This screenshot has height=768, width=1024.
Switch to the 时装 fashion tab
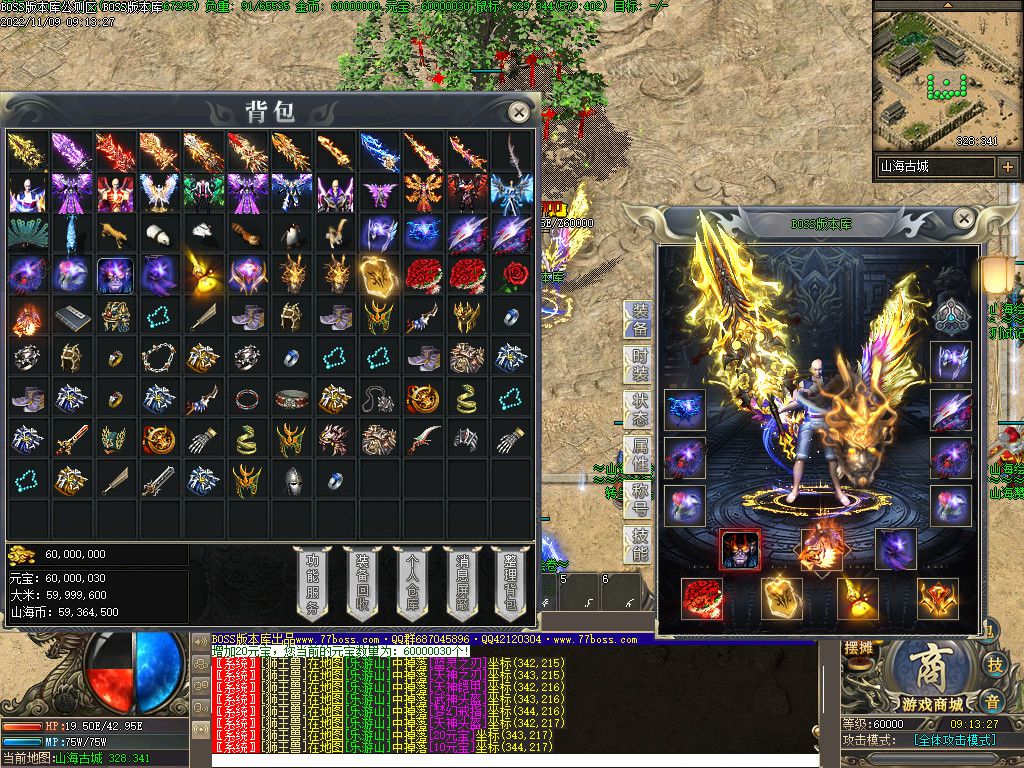click(638, 366)
